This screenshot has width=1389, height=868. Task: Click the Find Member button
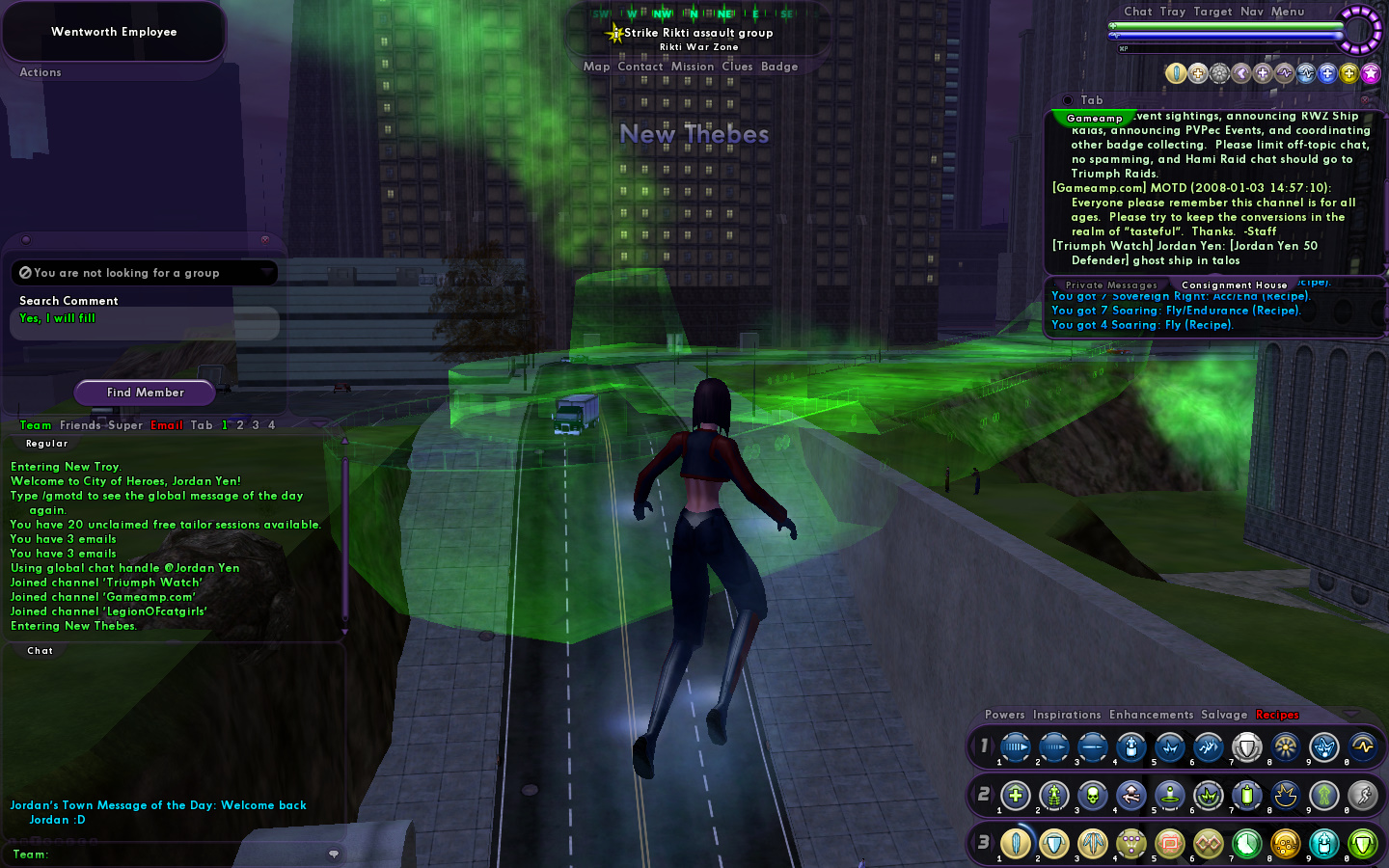click(x=146, y=393)
